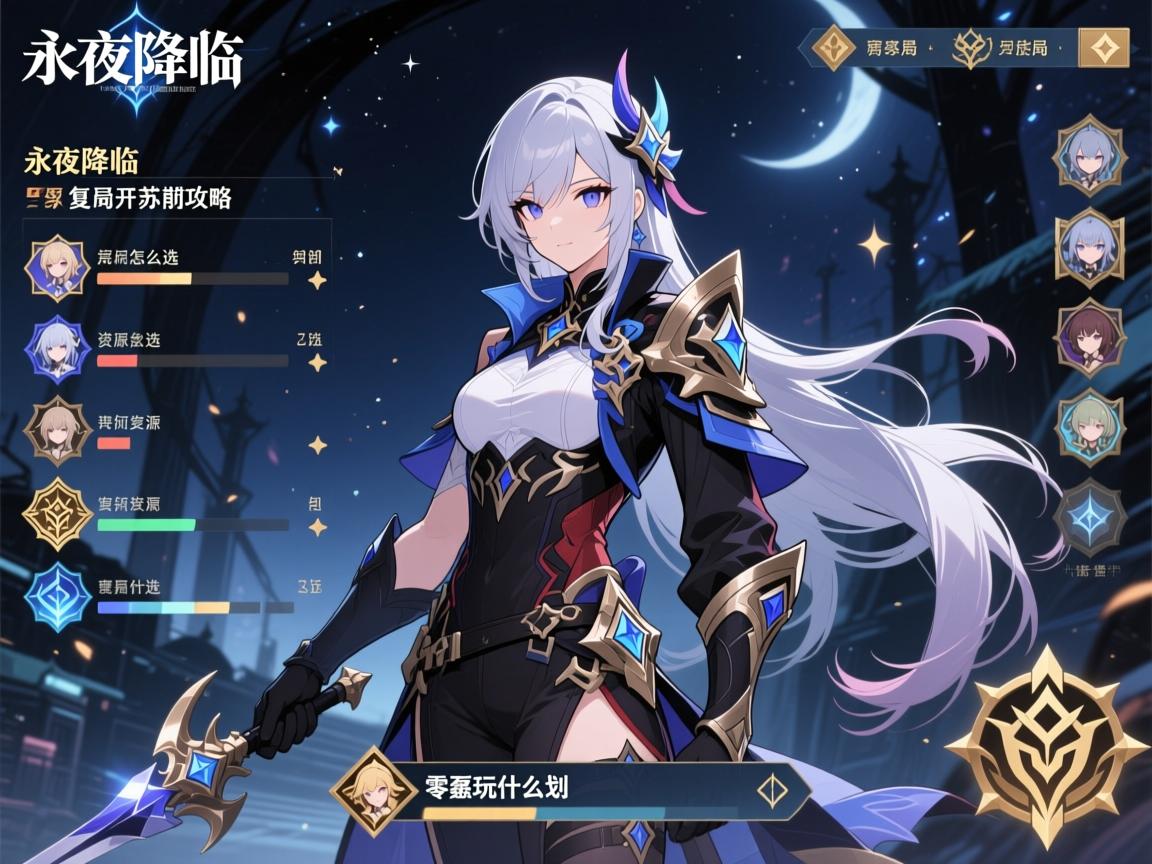Choose the silver-haired portrait with purple frame

[x=59, y=349]
